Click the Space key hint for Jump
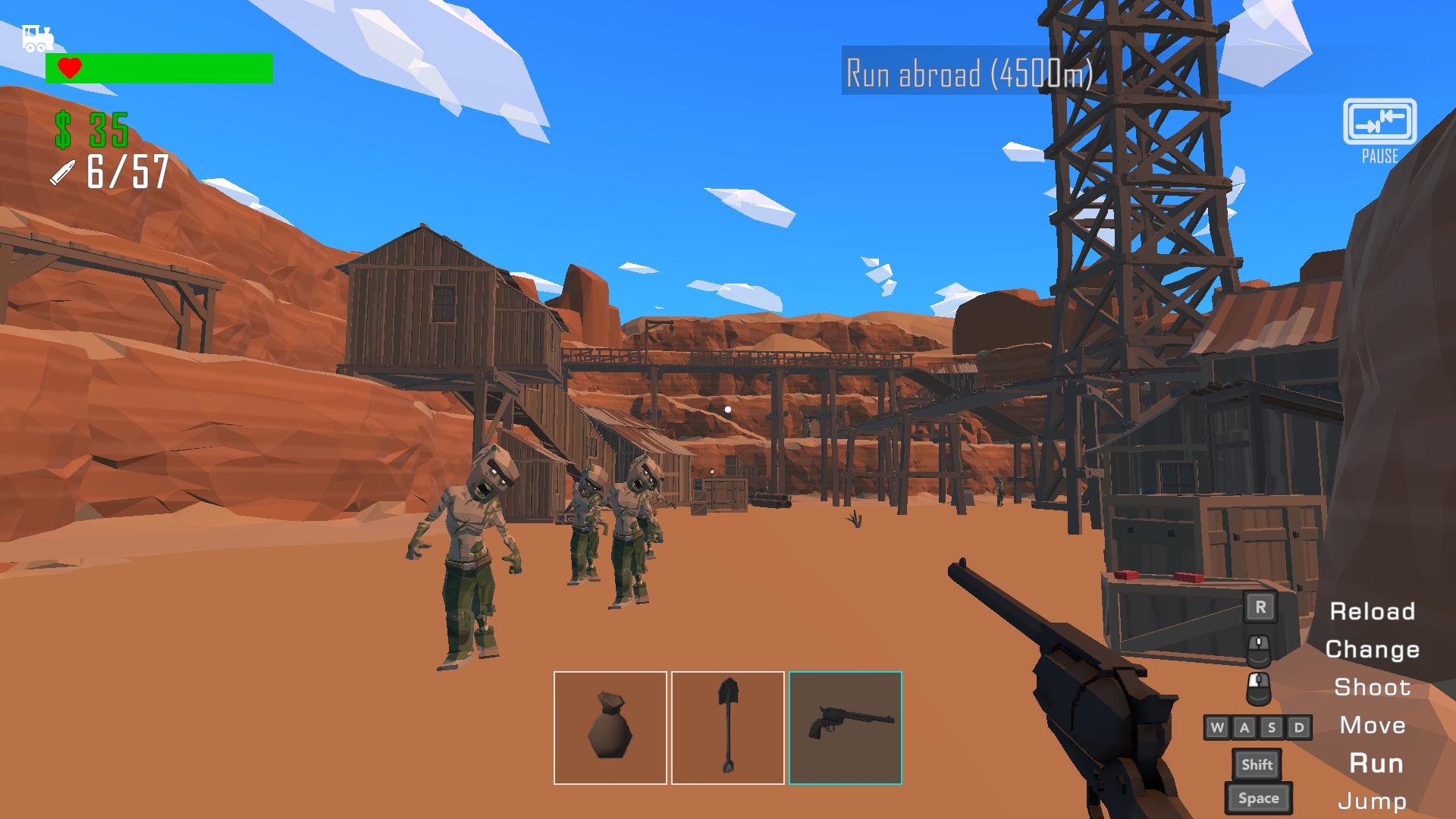Image resolution: width=1456 pixels, height=819 pixels. point(1258,798)
